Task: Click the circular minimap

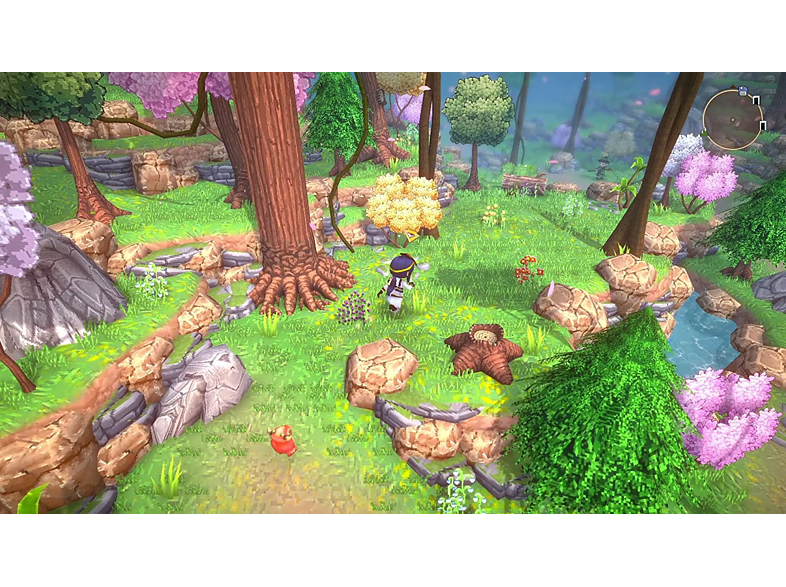Action: (x=733, y=120)
